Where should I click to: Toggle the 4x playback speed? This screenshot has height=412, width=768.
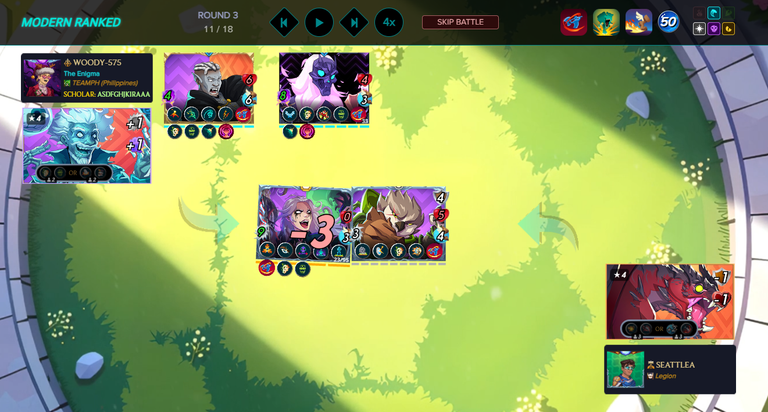click(x=389, y=22)
